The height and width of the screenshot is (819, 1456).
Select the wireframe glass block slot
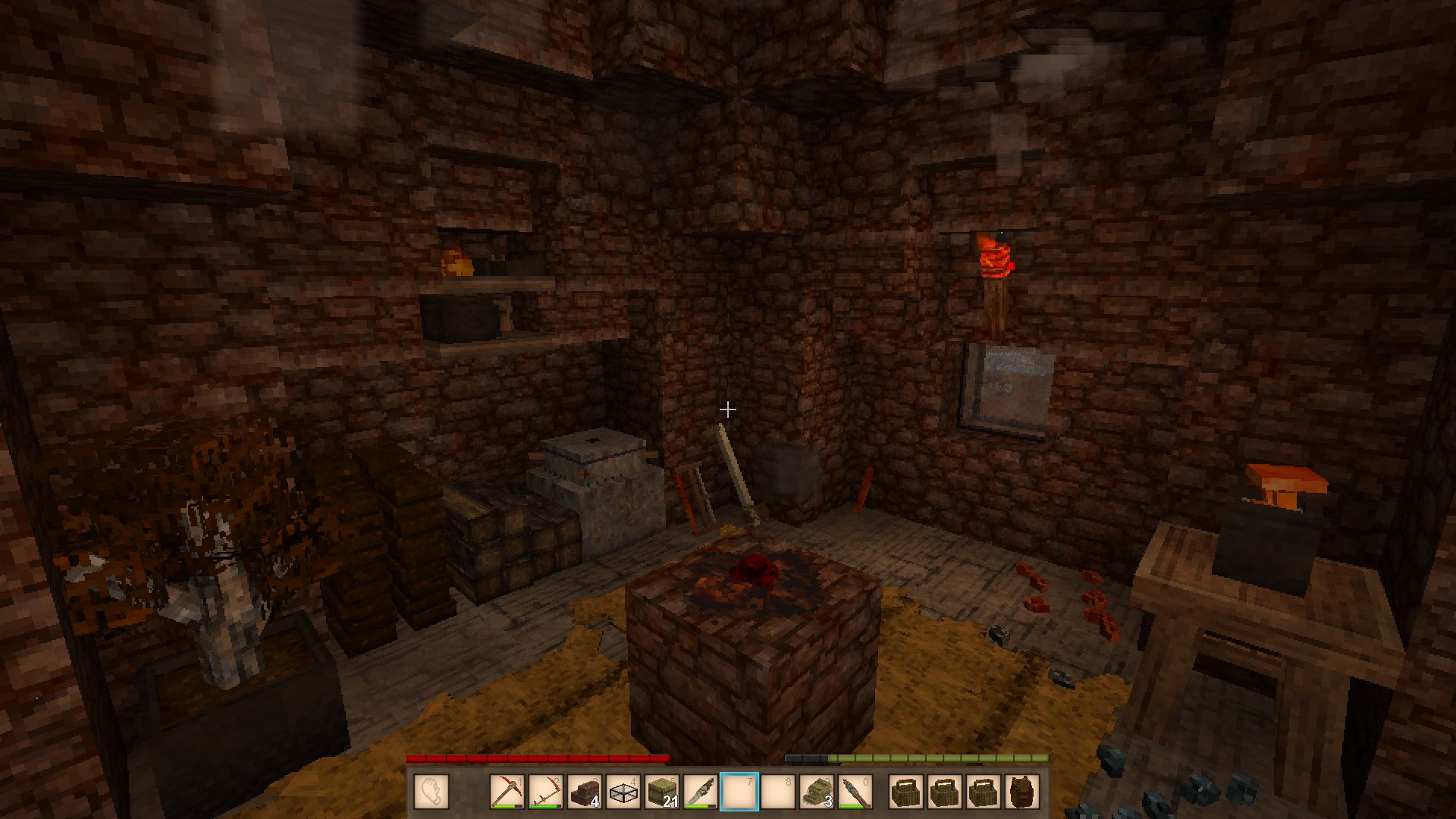(623, 792)
